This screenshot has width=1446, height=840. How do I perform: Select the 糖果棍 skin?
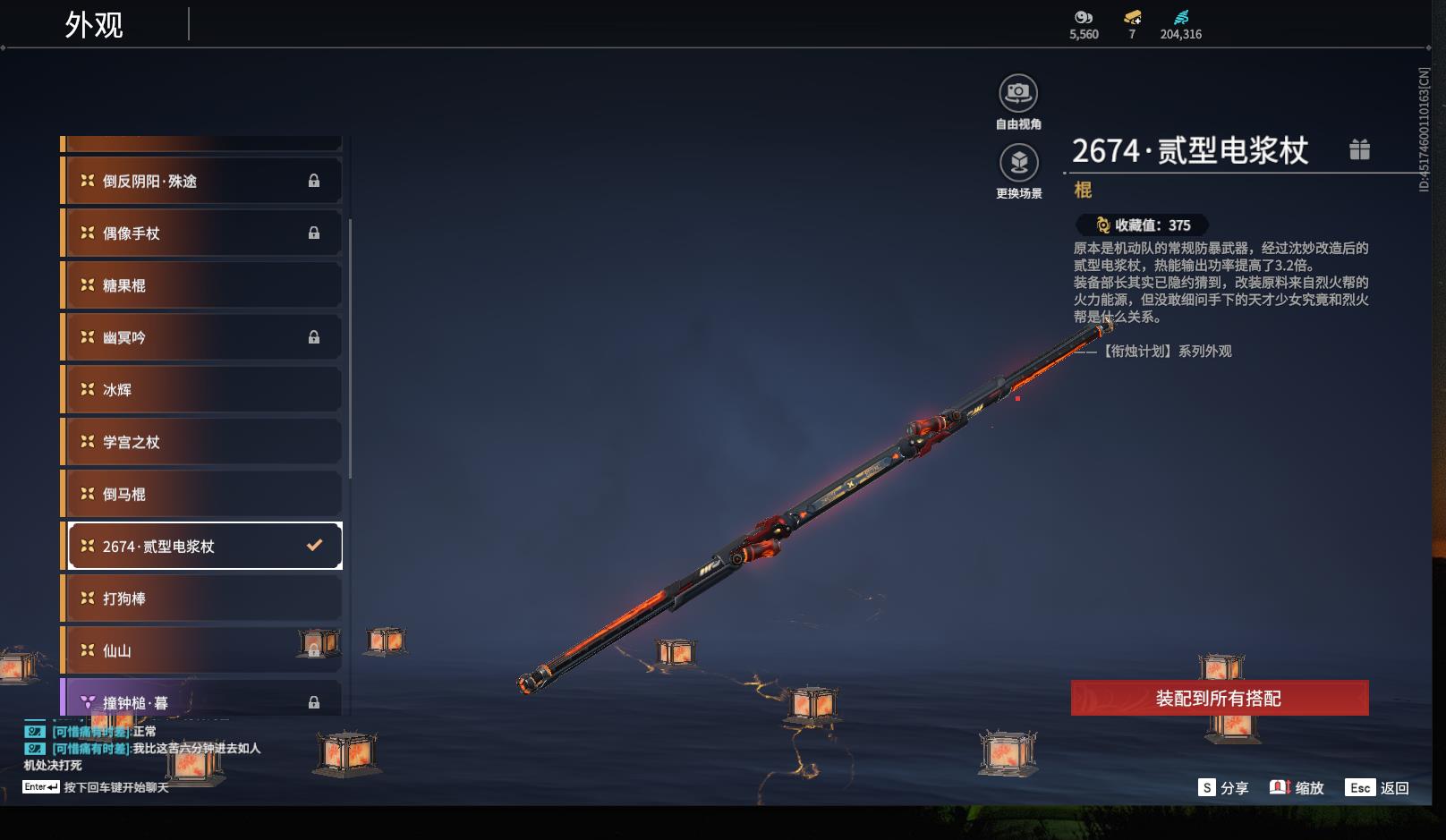202,285
